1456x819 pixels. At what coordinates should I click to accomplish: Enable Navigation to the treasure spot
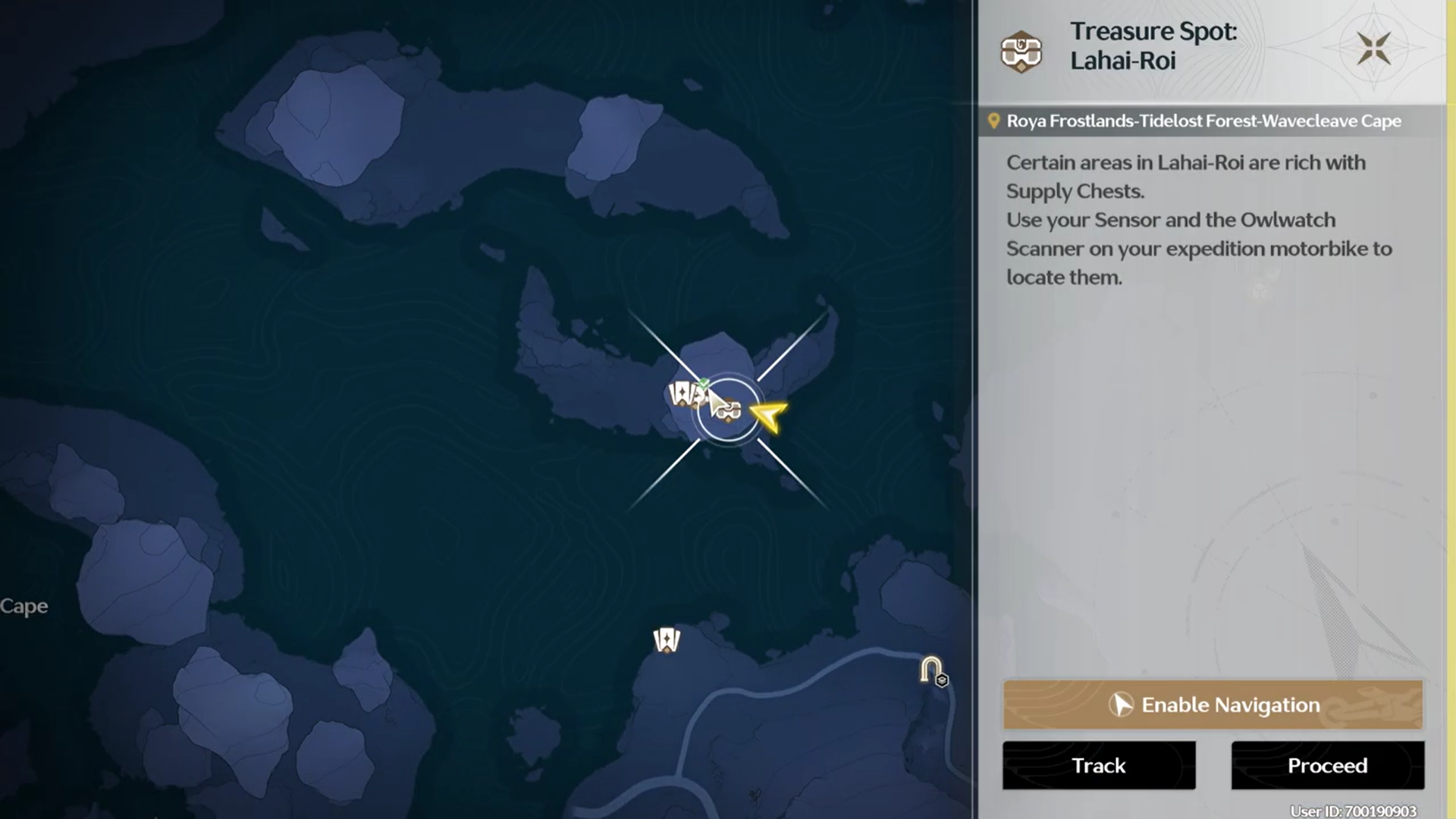(1213, 704)
